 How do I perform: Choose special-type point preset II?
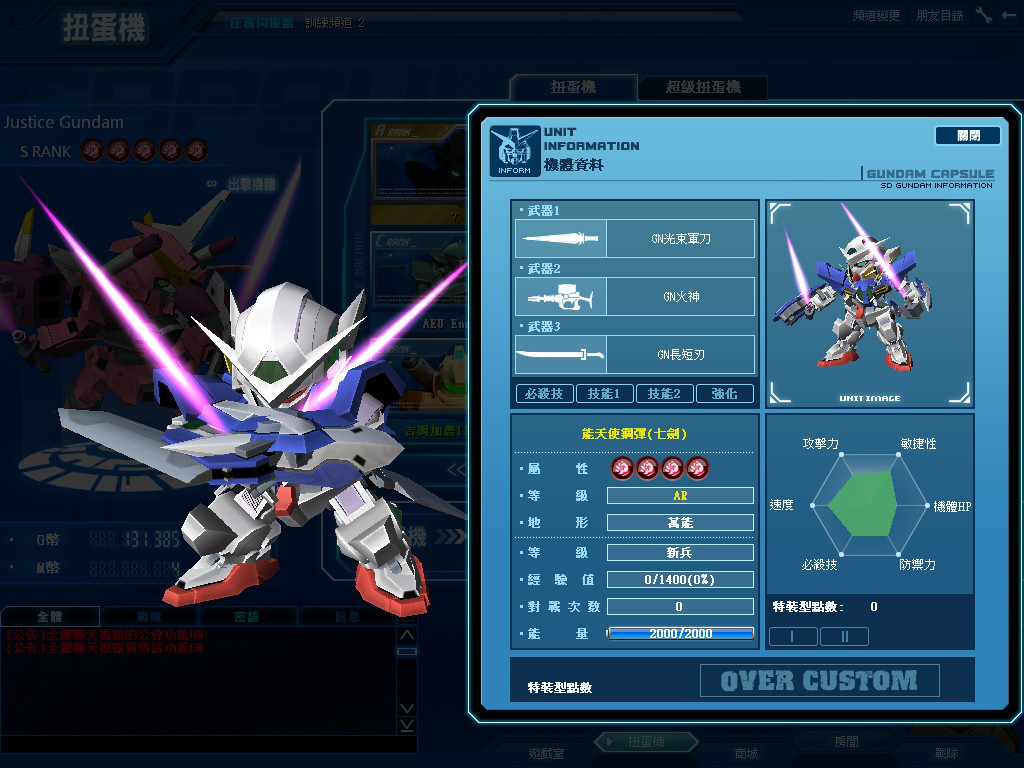pyautogui.click(x=844, y=636)
